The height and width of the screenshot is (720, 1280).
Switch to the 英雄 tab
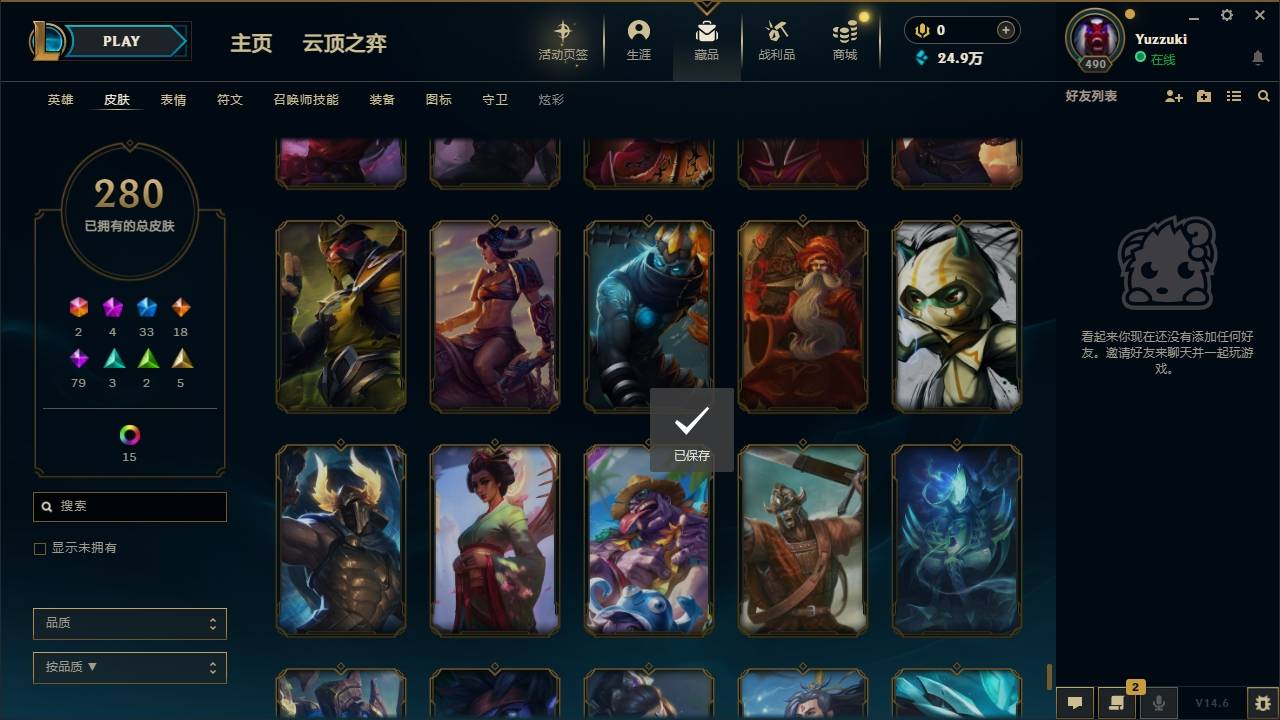click(x=59, y=99)
